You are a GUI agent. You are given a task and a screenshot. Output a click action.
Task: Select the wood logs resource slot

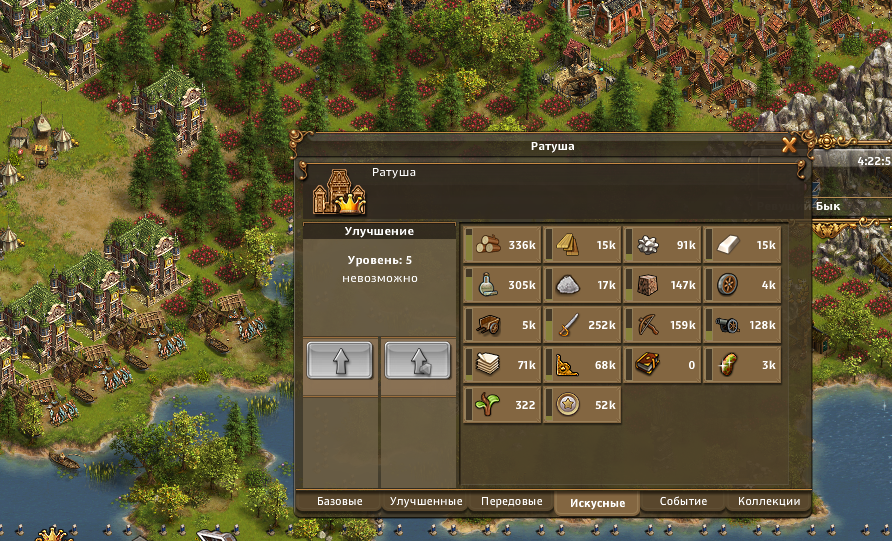pos(503,245)
